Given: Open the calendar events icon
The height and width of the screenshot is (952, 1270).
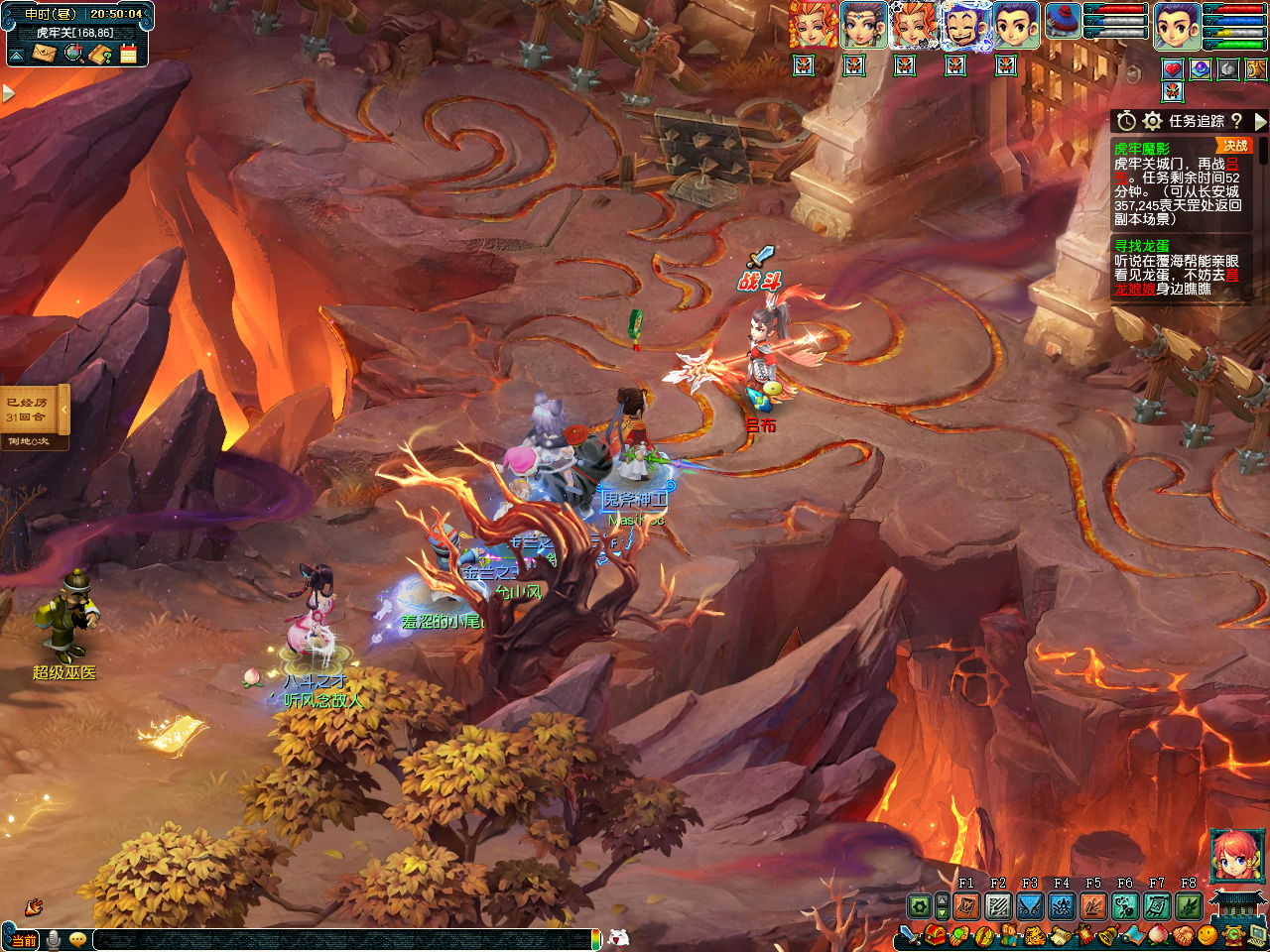Looking at the screenshot, I should click(128, 53).
